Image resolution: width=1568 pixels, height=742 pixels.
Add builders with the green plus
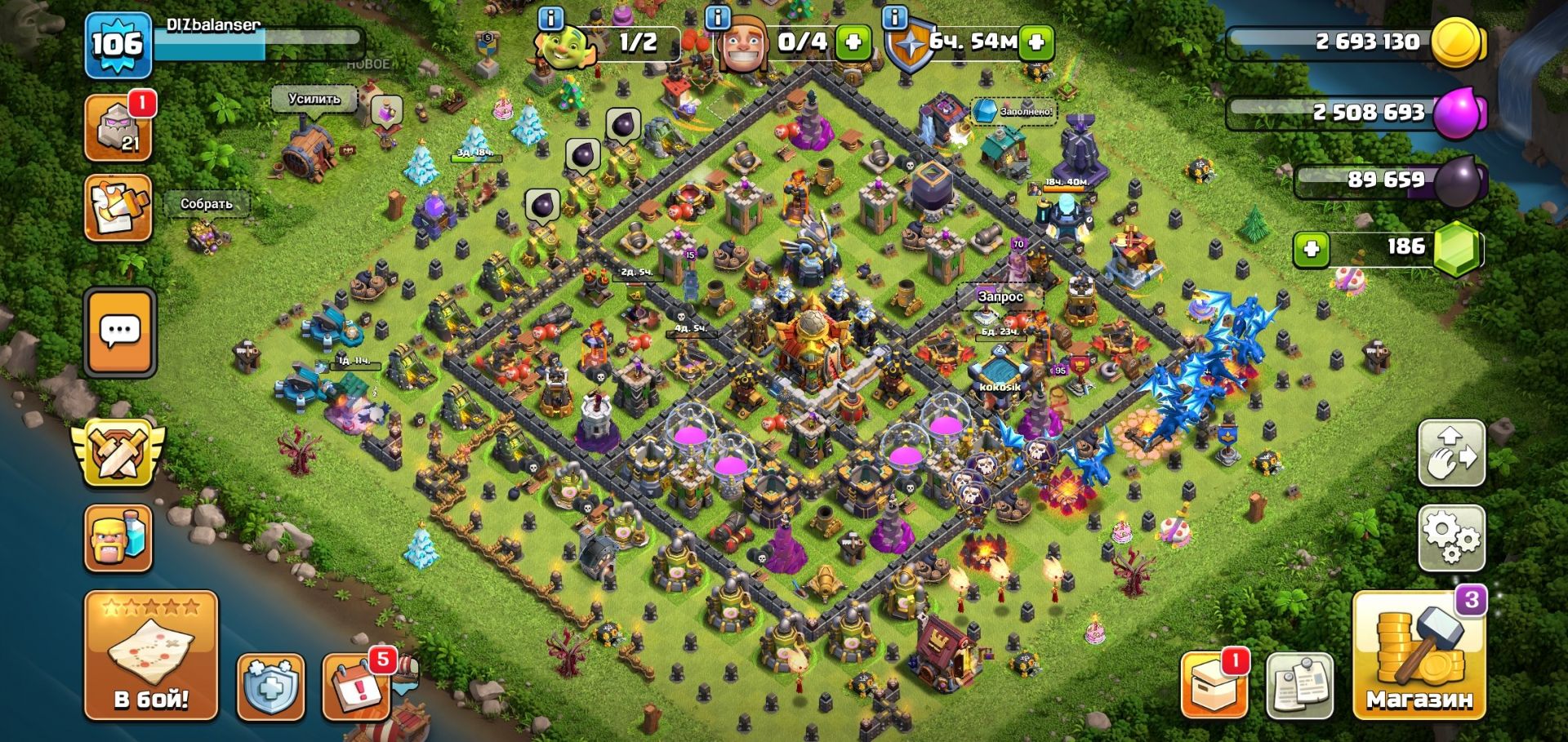tap(853, 42)
